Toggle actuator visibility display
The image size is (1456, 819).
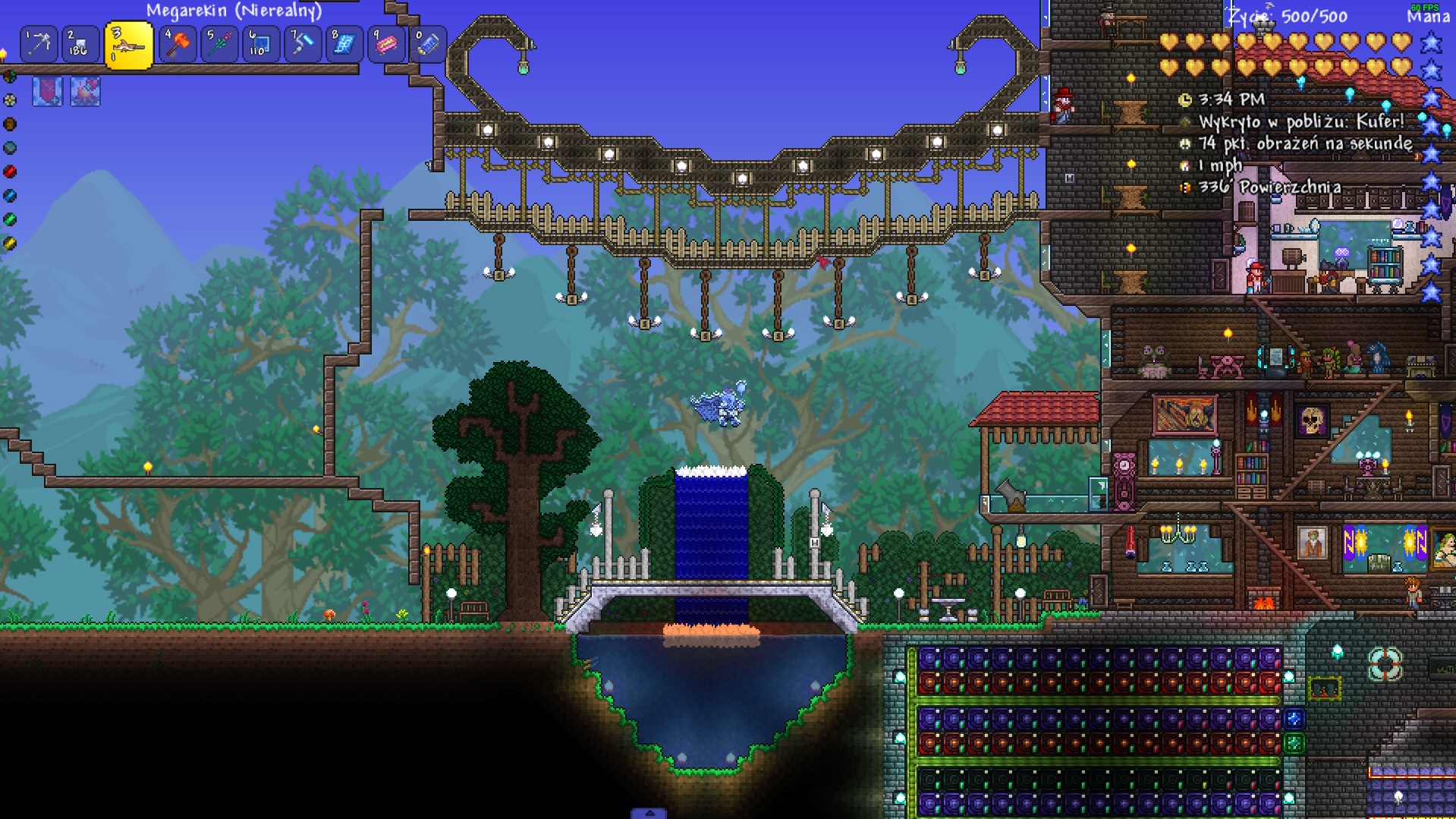(x=10, y=146)
